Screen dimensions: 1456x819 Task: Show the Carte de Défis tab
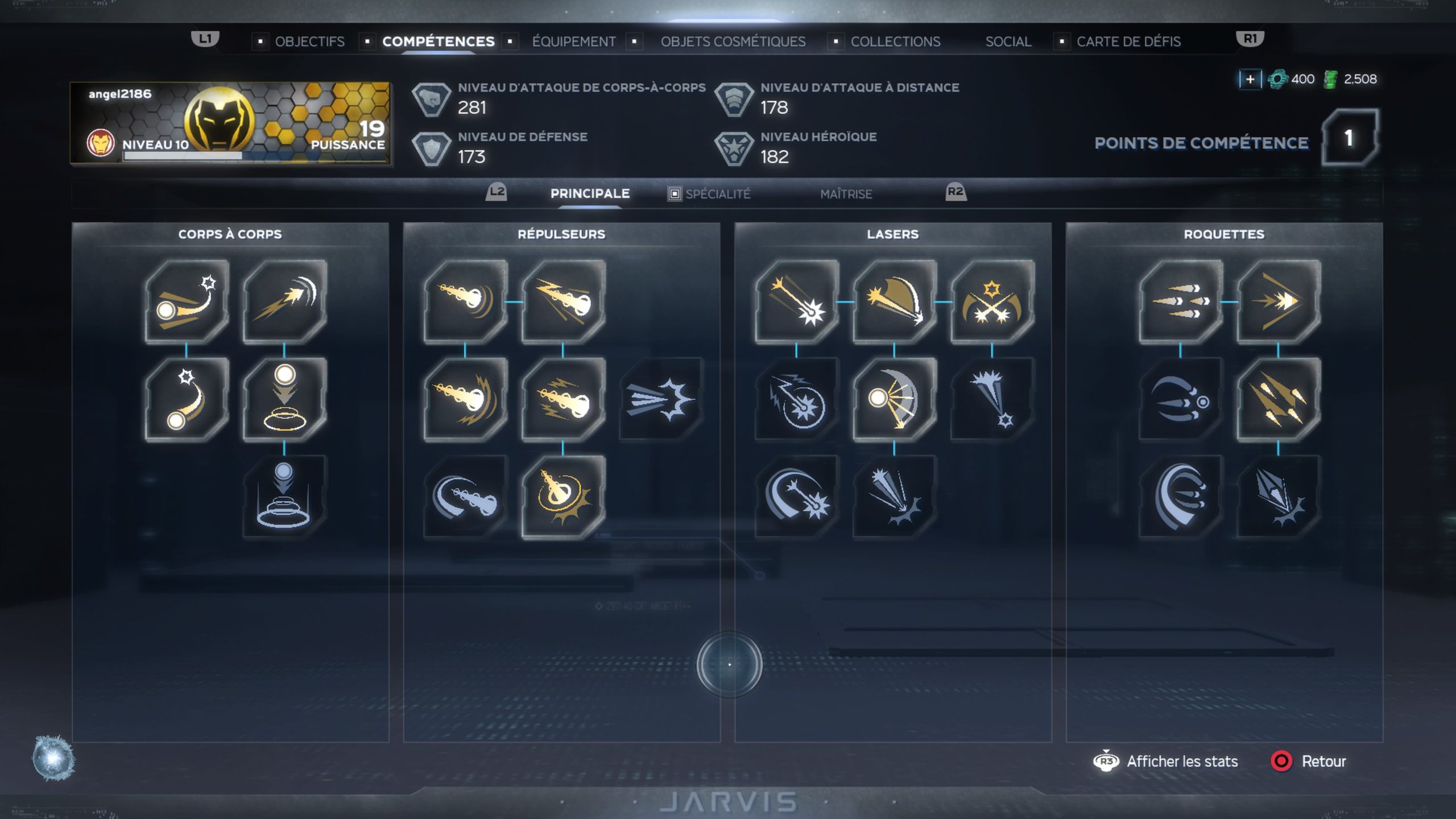point(1128,42)
